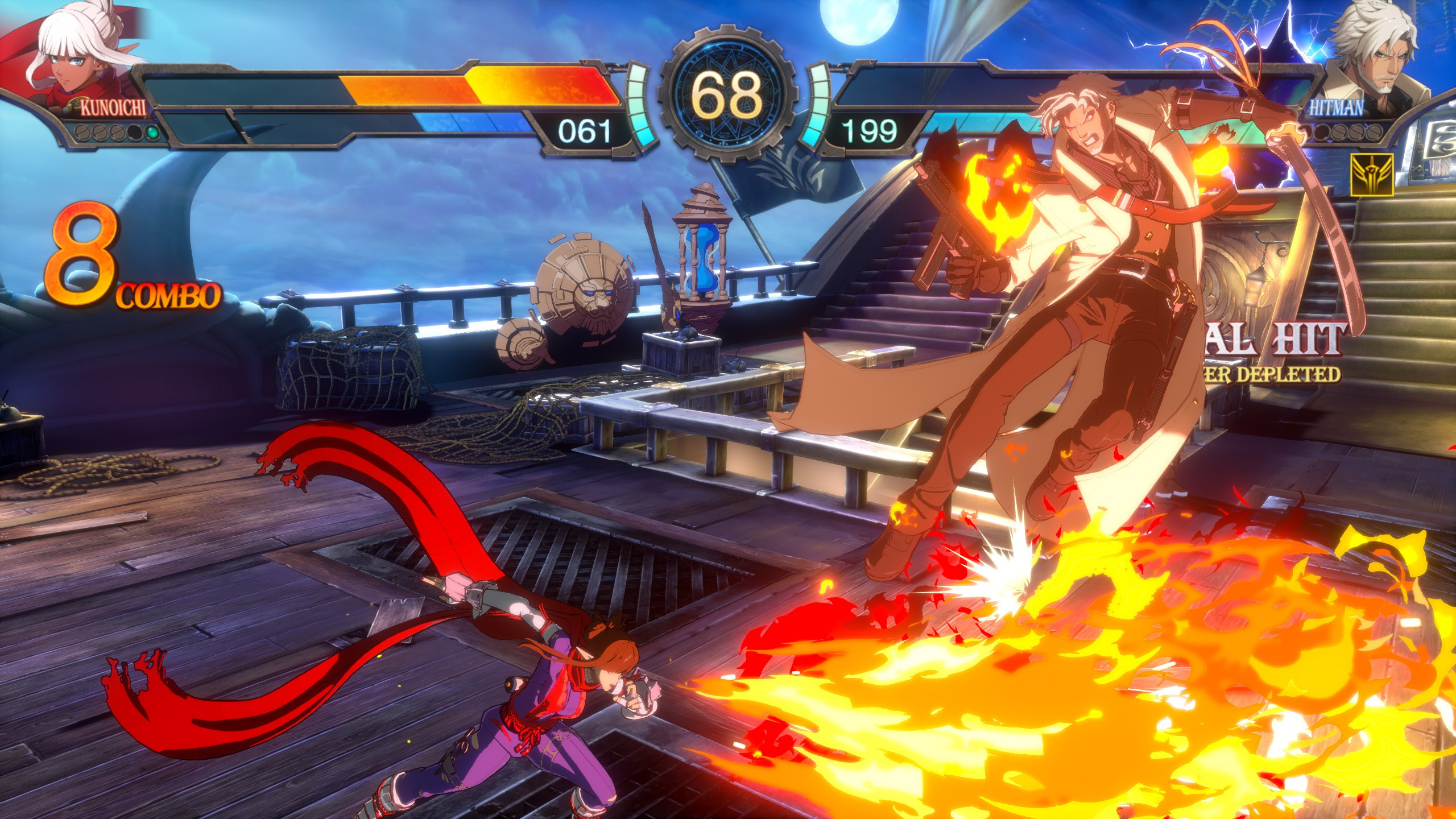The height and width of the screenshot is (819, 1456).
Task: Click the round timer medallion showing 68
Action: tap(729, 100)
